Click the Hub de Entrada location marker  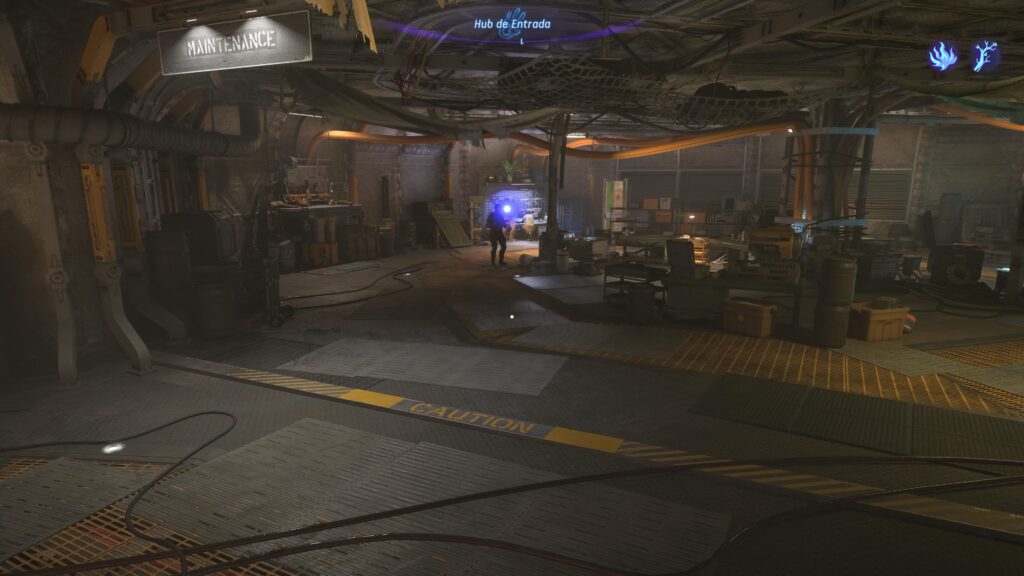(512, 25)
